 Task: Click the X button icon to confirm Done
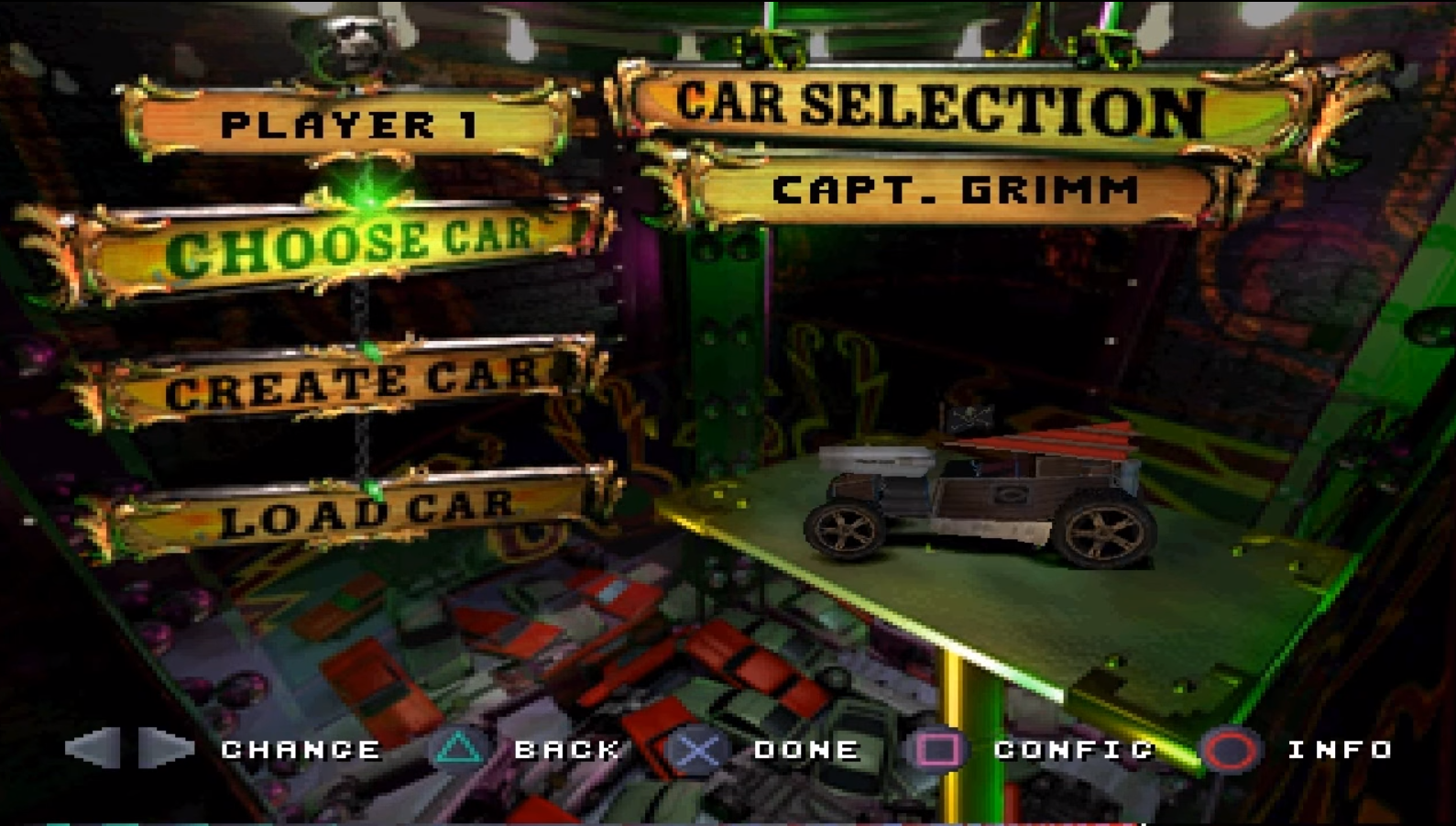699,750
